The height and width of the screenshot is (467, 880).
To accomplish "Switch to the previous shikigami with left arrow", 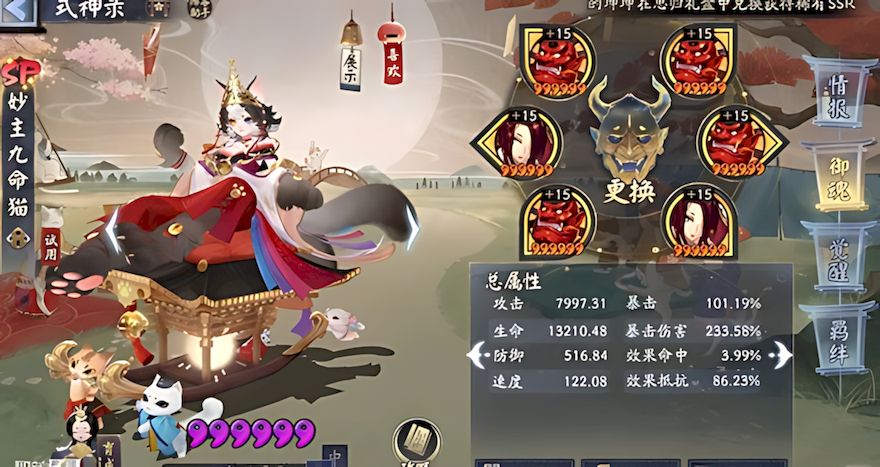I will tap(113, 230).
